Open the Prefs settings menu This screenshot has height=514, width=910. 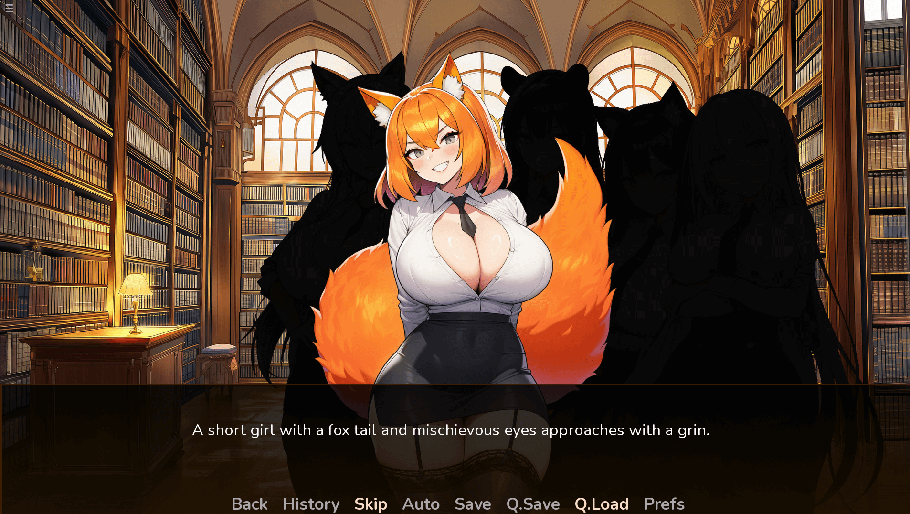click(664, 504)
